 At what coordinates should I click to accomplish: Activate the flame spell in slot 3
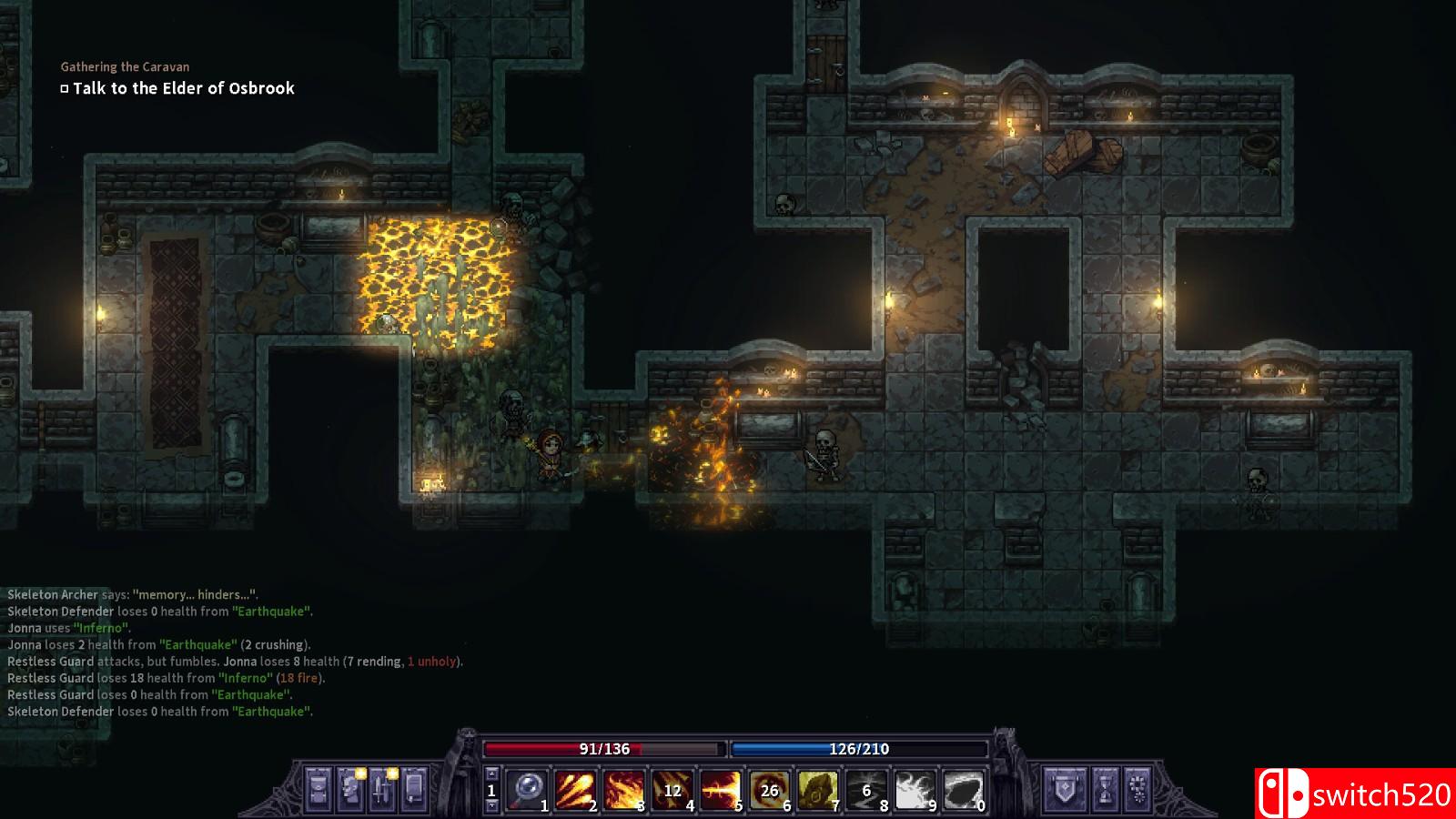click(x=624, y=790)
